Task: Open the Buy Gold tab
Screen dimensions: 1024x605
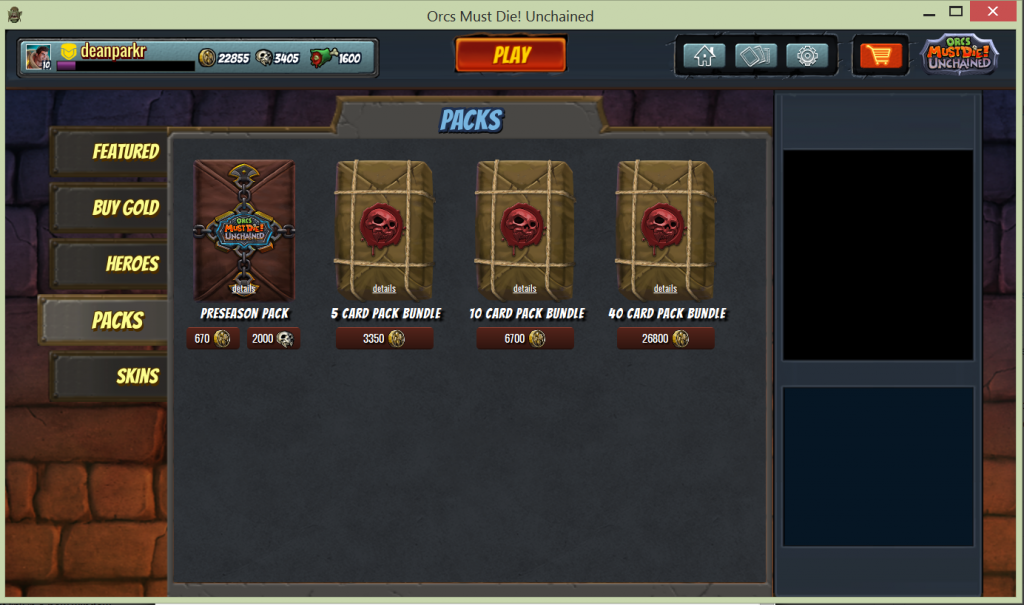Action: coord(112,208)
